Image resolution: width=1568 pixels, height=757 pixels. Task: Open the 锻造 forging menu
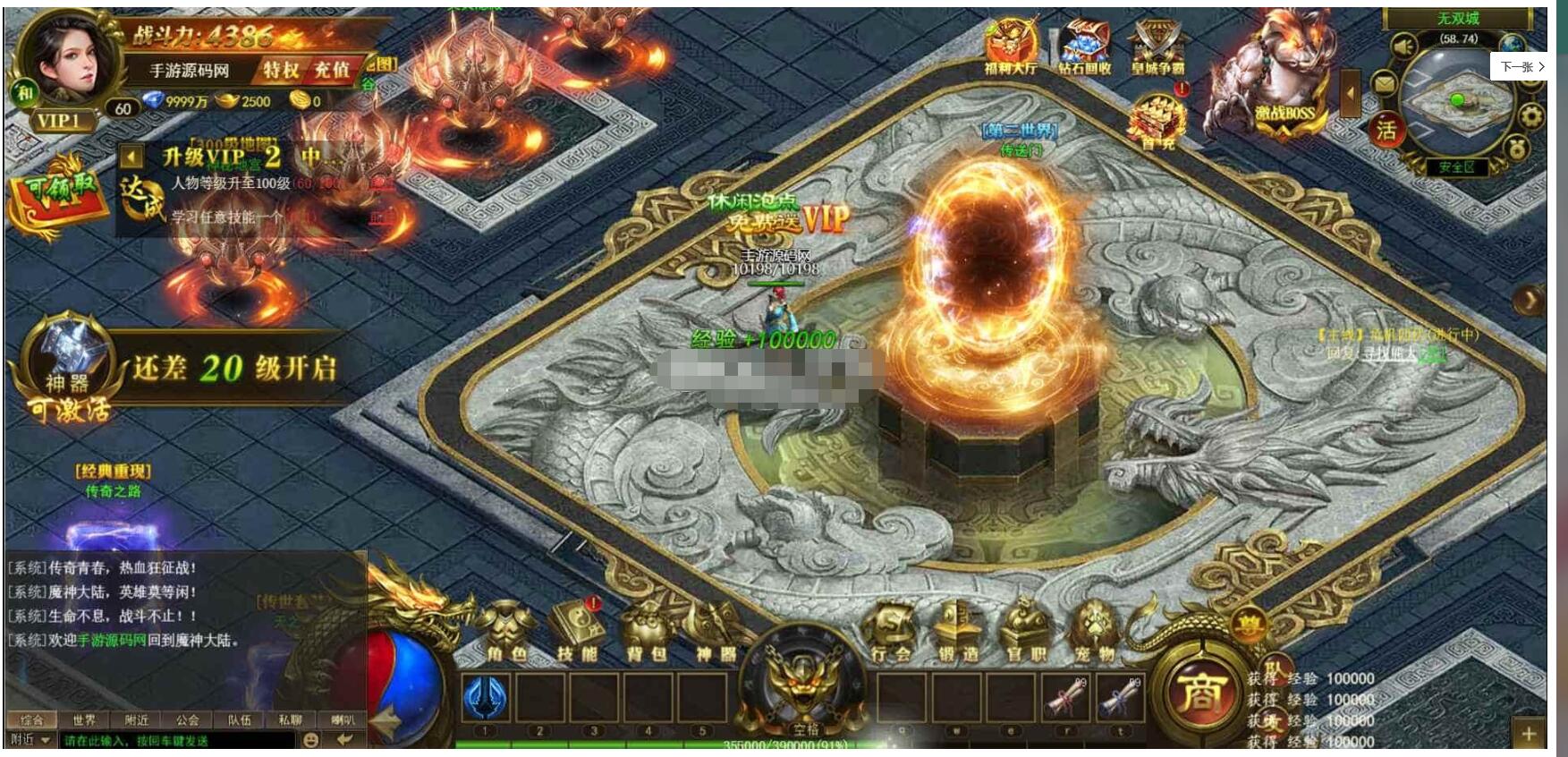click(957, 634)
